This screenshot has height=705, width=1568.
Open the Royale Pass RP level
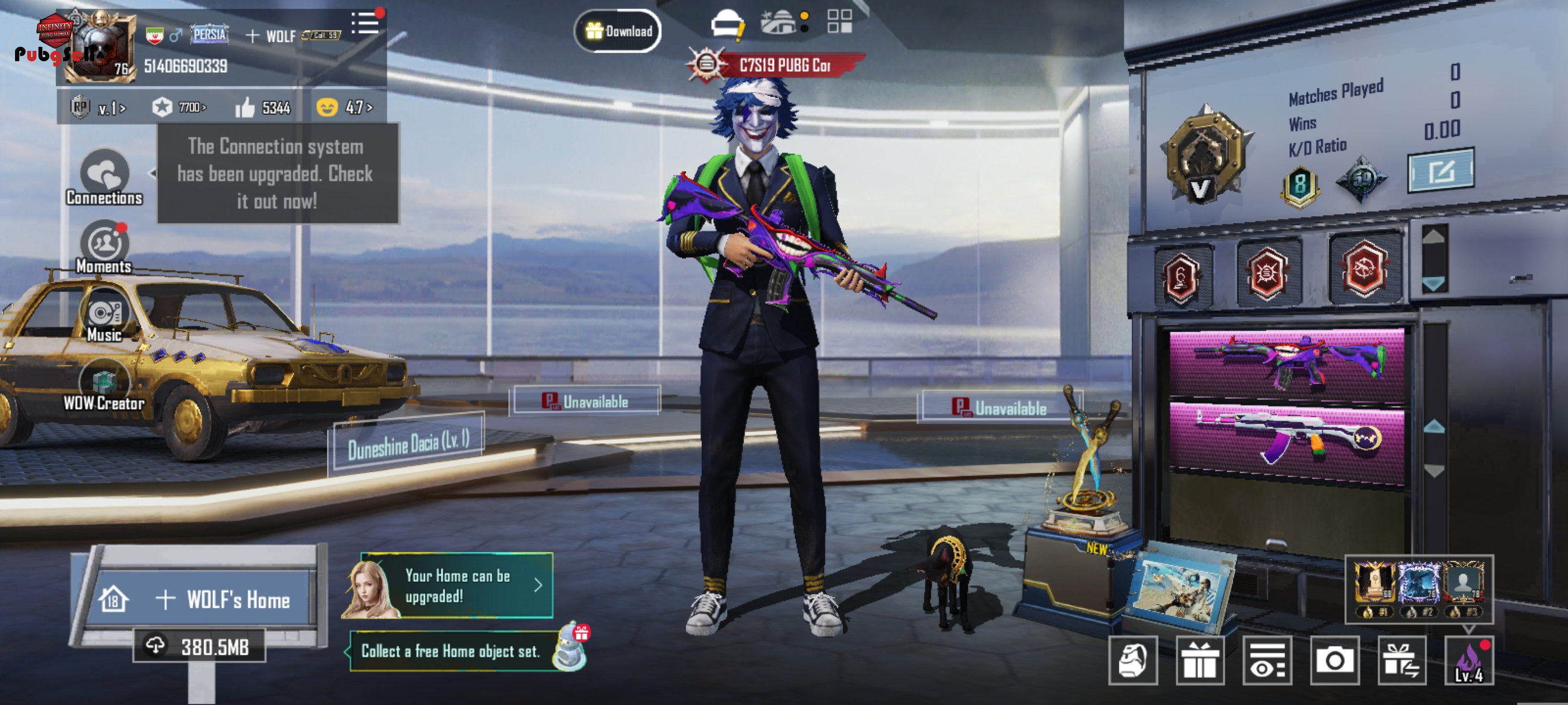(x=97, y=108)
